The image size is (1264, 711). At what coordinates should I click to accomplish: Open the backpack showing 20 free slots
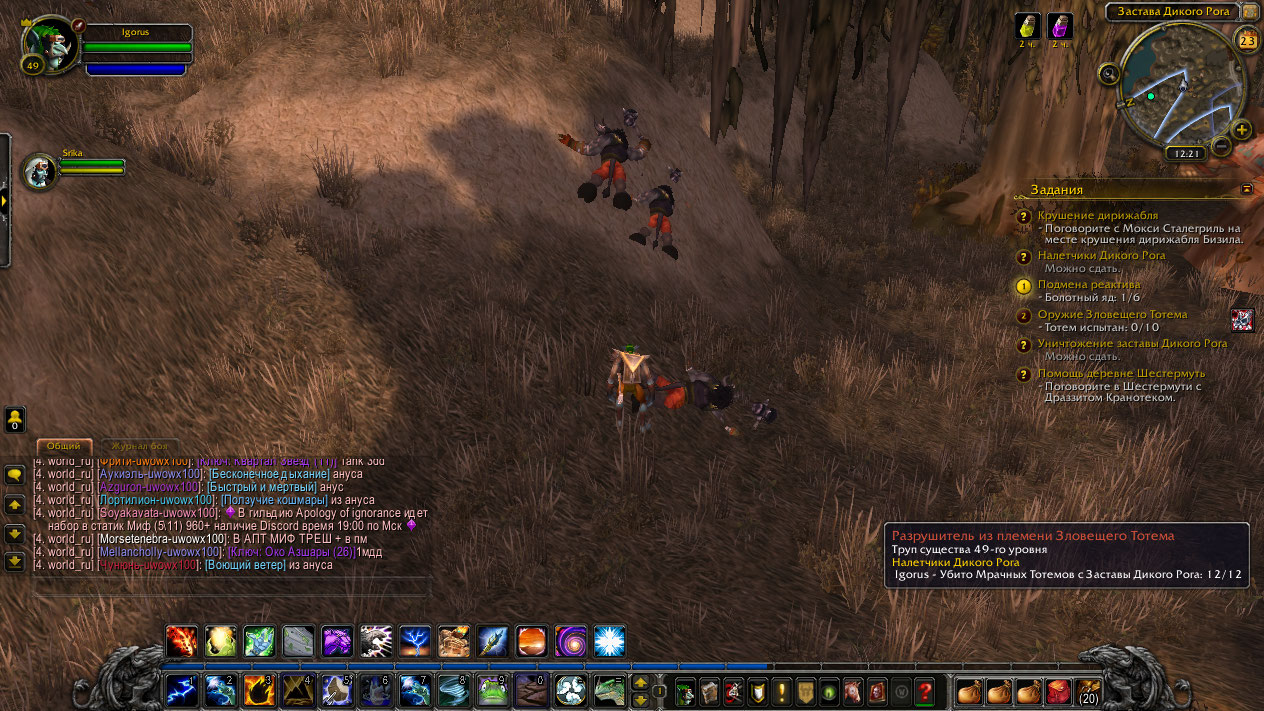pyautogui.click(x=1088, y=691)
